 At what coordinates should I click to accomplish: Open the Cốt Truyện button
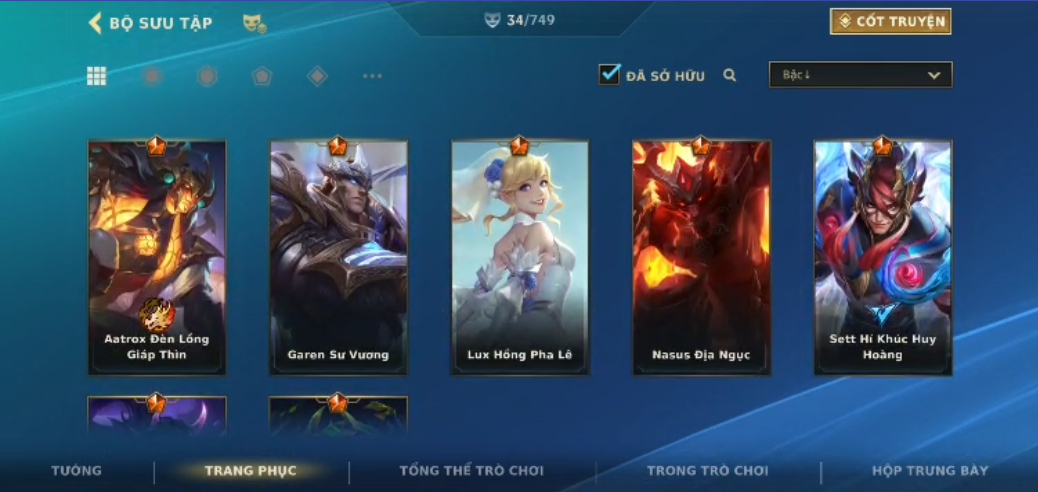pos(890,22)
